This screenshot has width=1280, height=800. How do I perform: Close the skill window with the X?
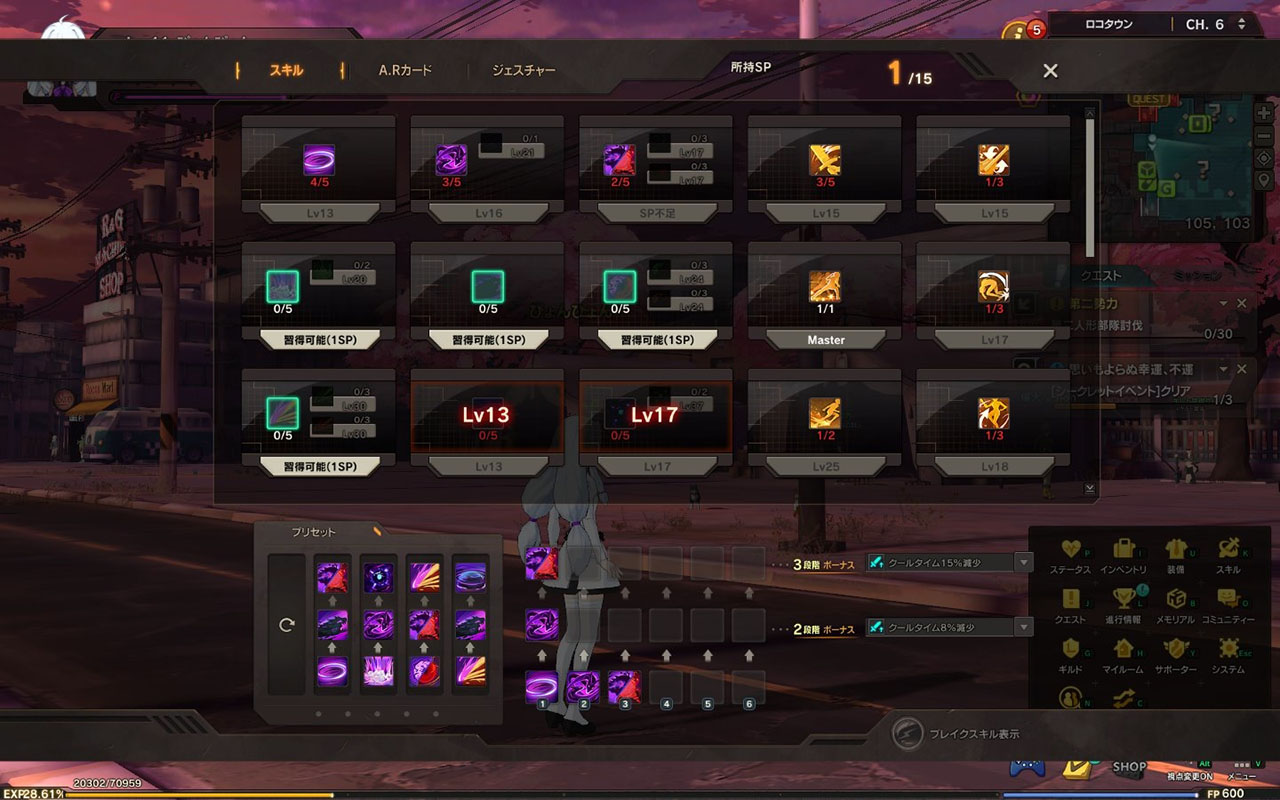[1050, 71]
